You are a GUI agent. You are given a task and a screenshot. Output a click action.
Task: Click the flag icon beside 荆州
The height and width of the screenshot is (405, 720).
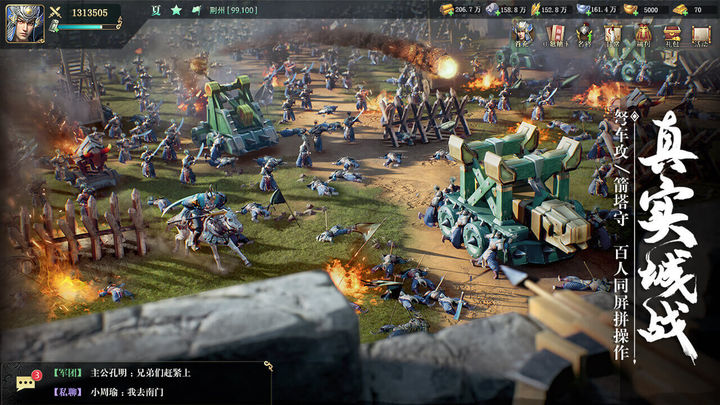(198, 10)
